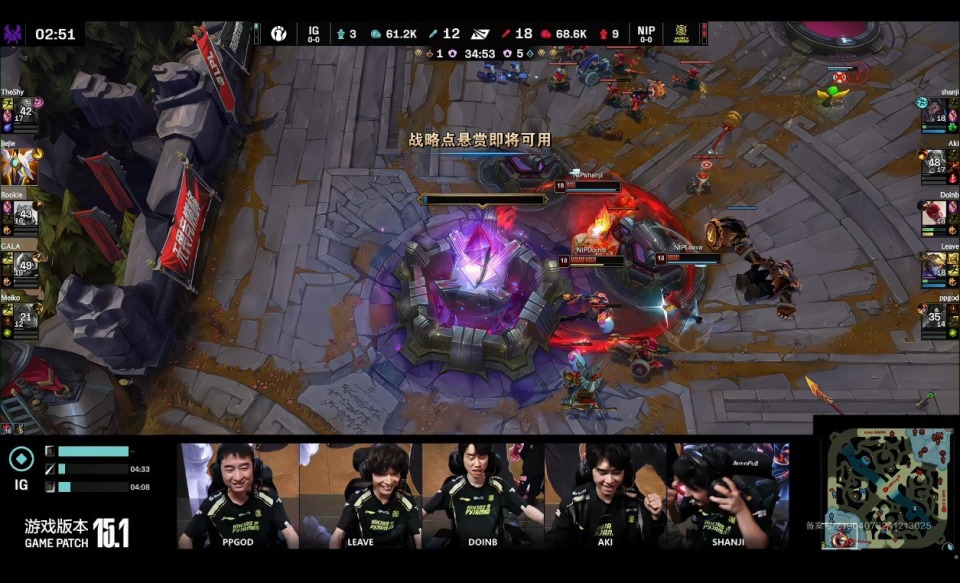Select the SHANJI player camera feed
This screenshot has height=583, width=960.
pos(728,496)
